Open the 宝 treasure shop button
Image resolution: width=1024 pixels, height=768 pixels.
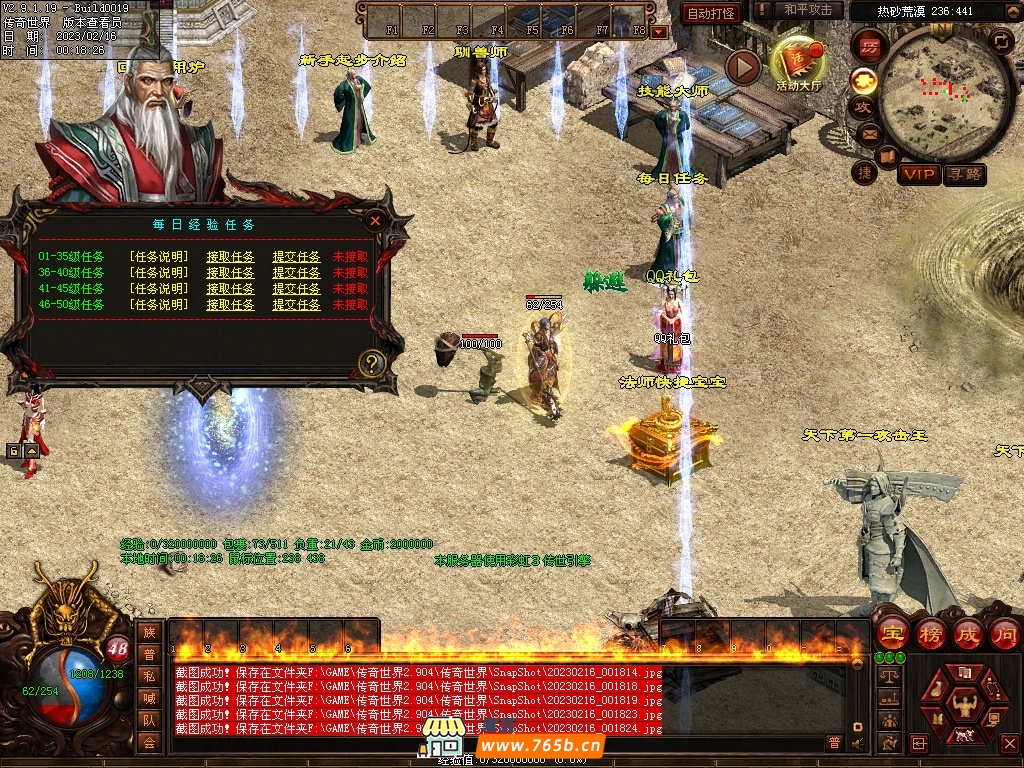point(891,633)
